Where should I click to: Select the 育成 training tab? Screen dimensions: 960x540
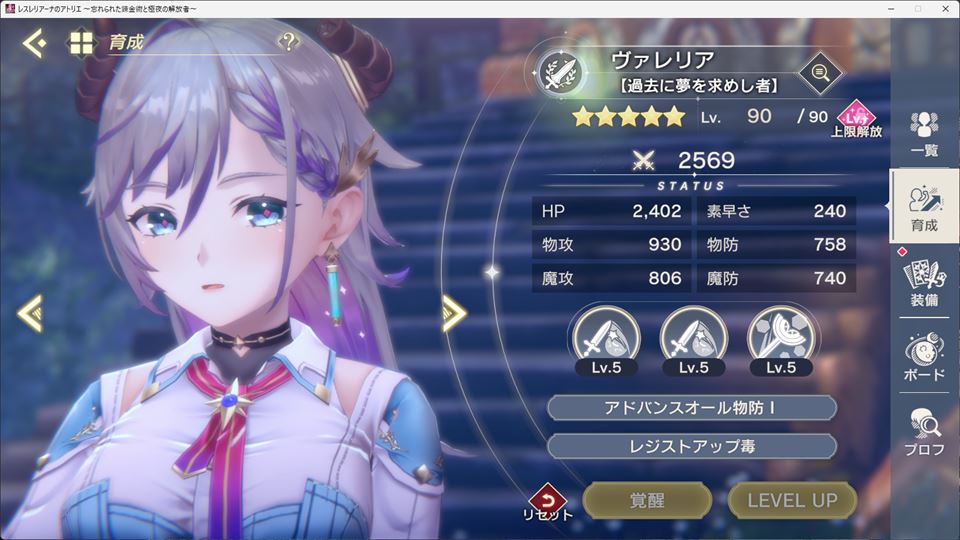click(x=924, y=207)
